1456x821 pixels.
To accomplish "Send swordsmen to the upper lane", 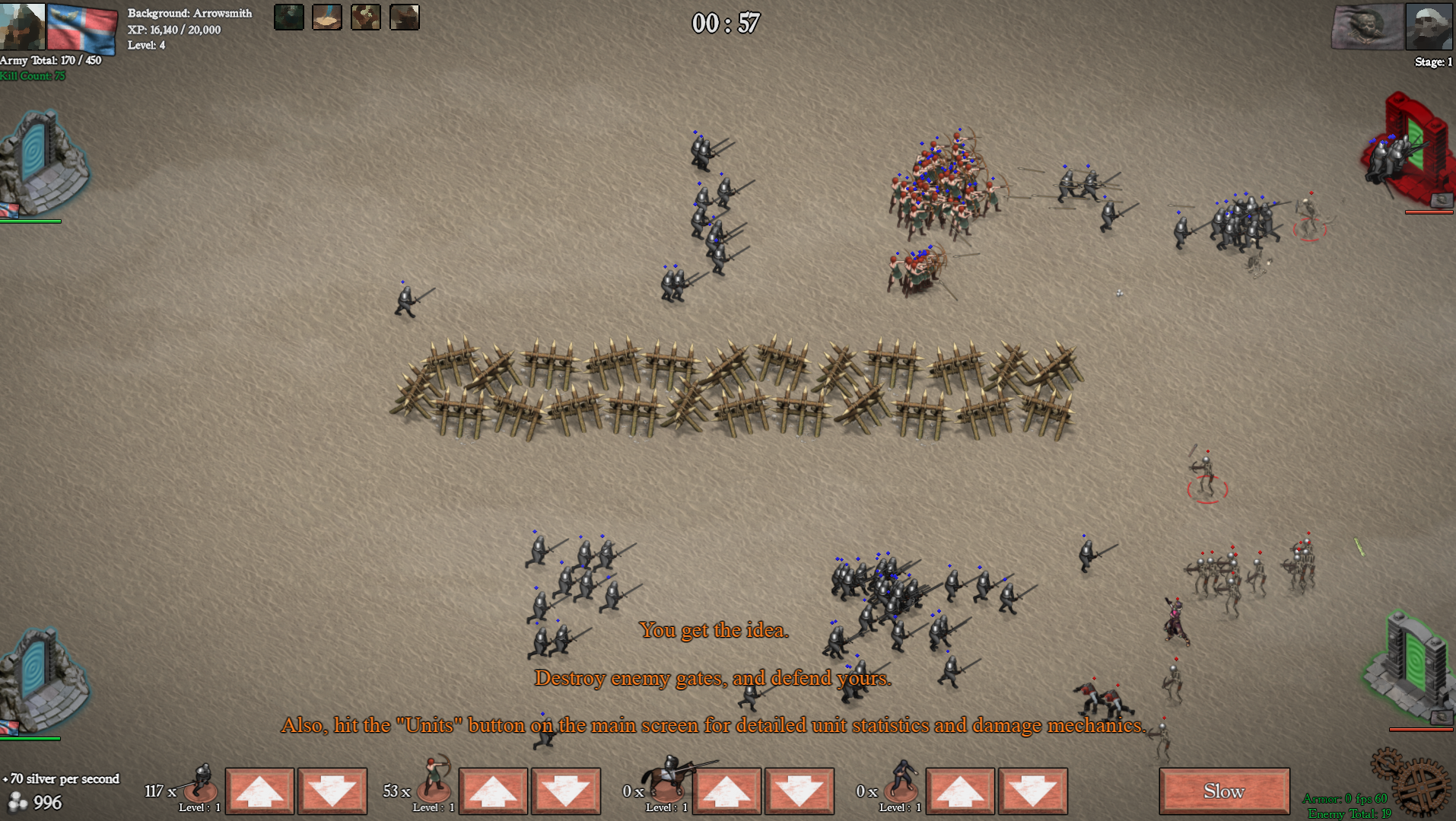I will [x=259, y=791].
